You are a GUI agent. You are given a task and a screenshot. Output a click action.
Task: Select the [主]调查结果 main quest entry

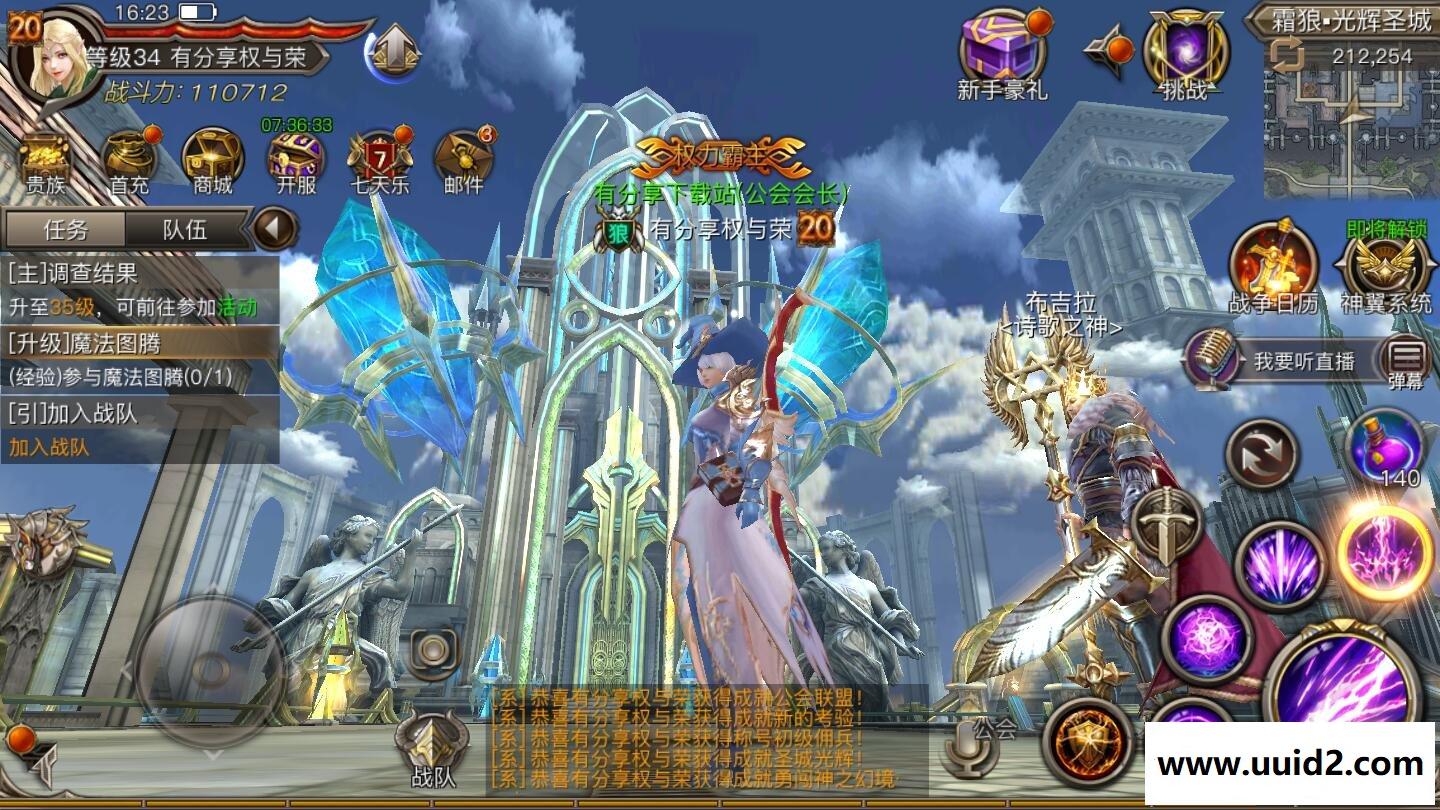[139, 288]
